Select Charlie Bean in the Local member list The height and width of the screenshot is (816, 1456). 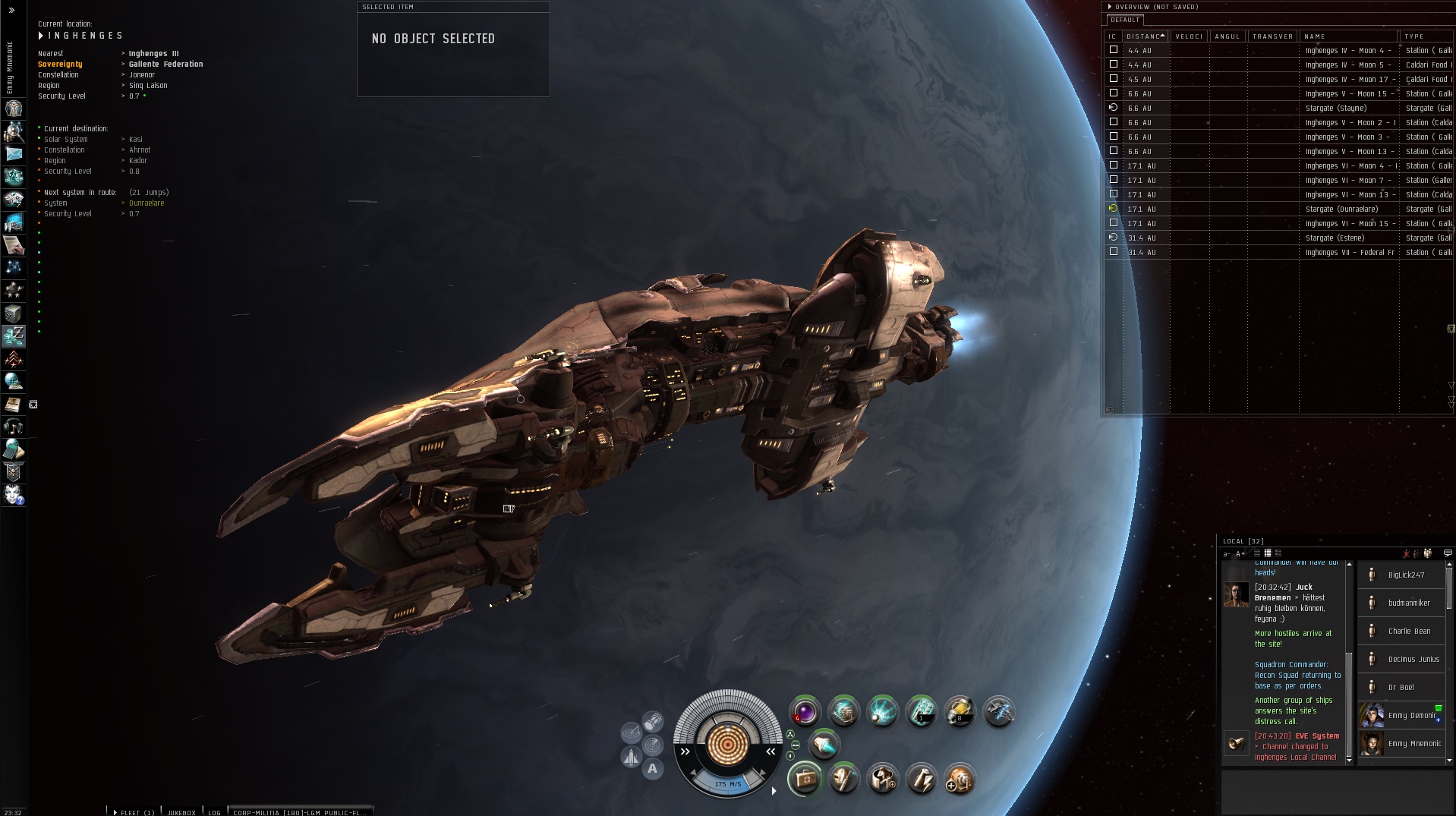(1408, 631)
